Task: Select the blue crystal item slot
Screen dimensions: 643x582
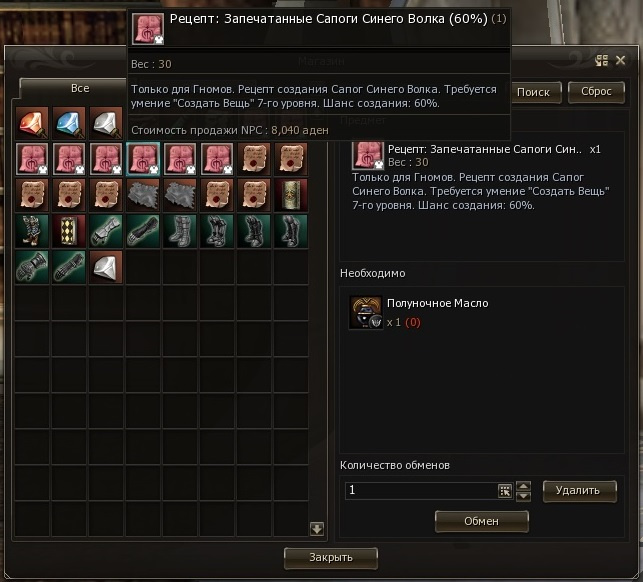Action: [69, 122]
